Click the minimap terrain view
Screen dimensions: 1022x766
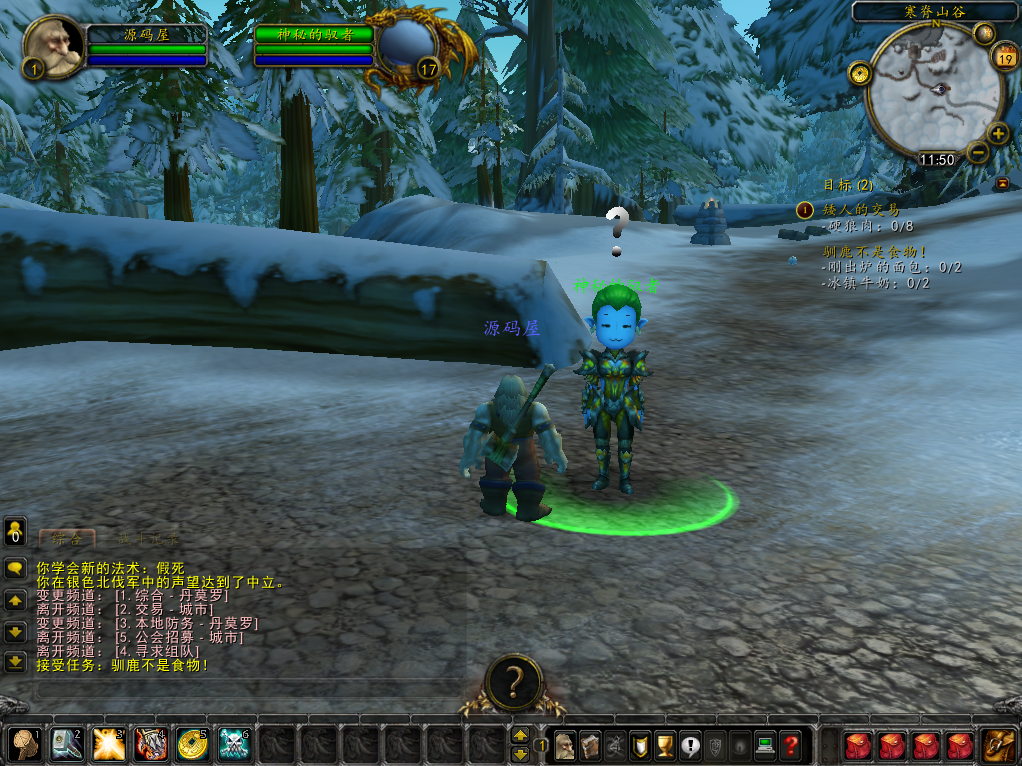[934, 90]
